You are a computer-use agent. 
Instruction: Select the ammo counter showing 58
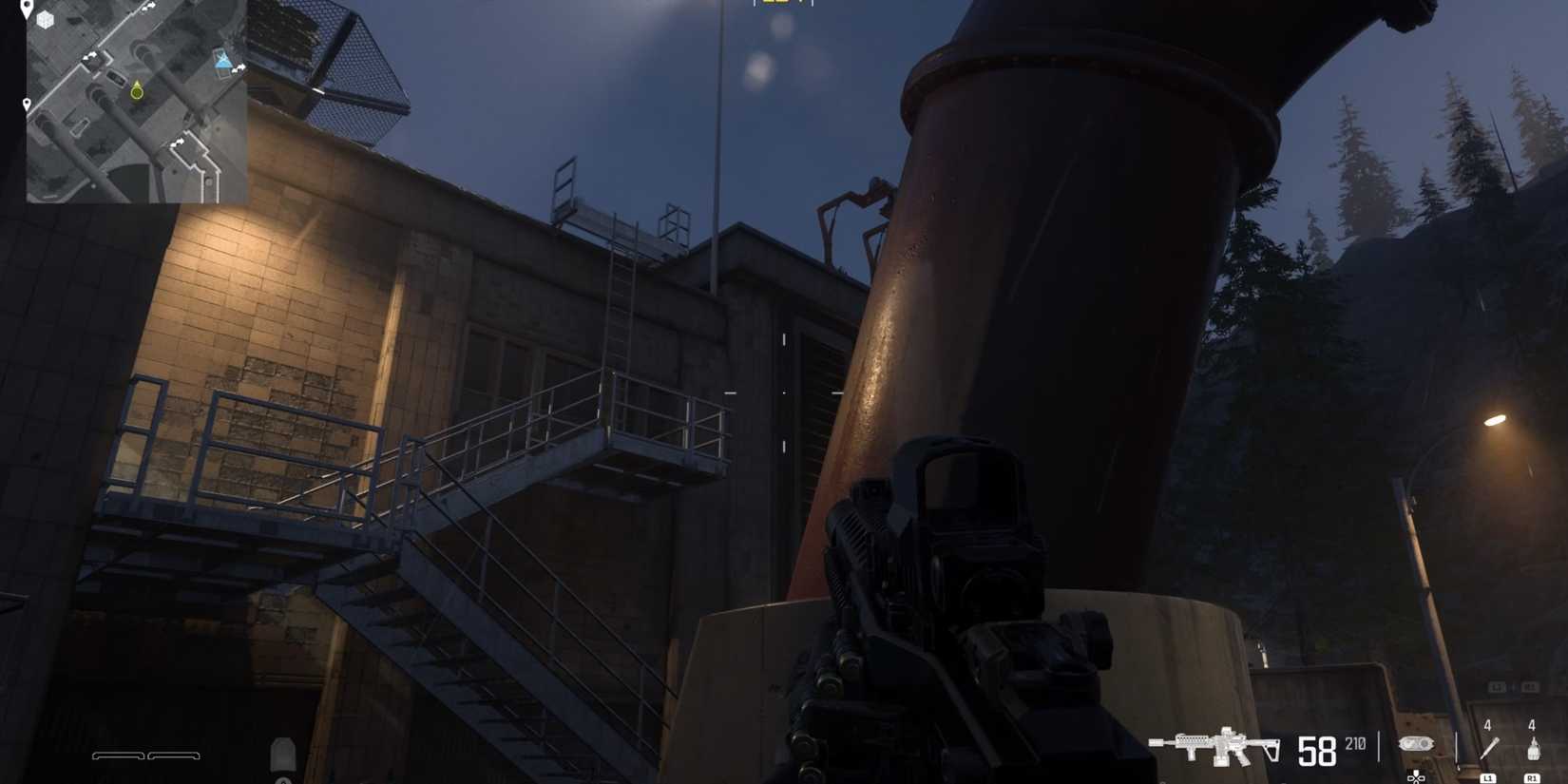(x=1316, y=751)
